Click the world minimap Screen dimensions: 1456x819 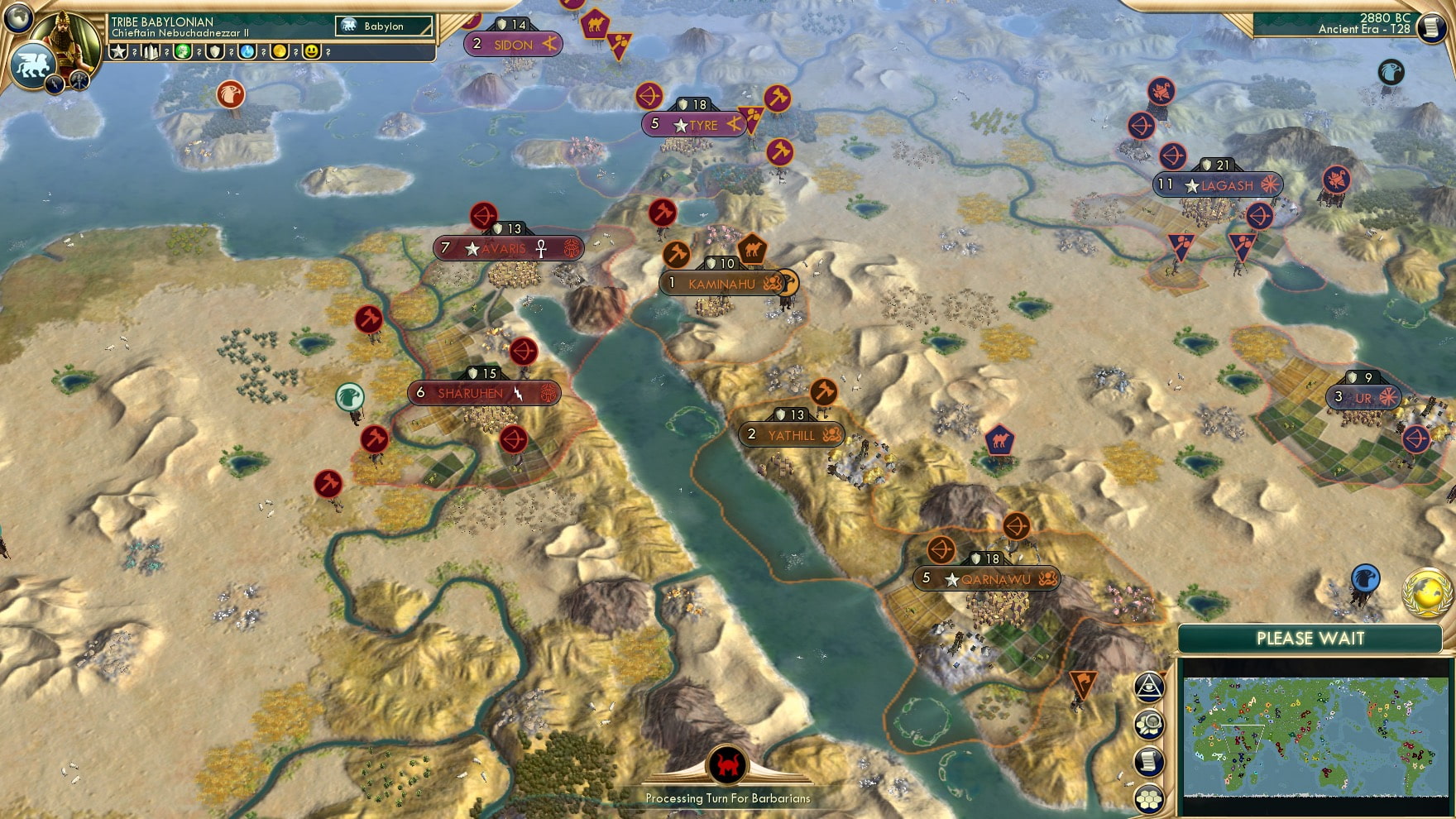(x=1315, y=736)
